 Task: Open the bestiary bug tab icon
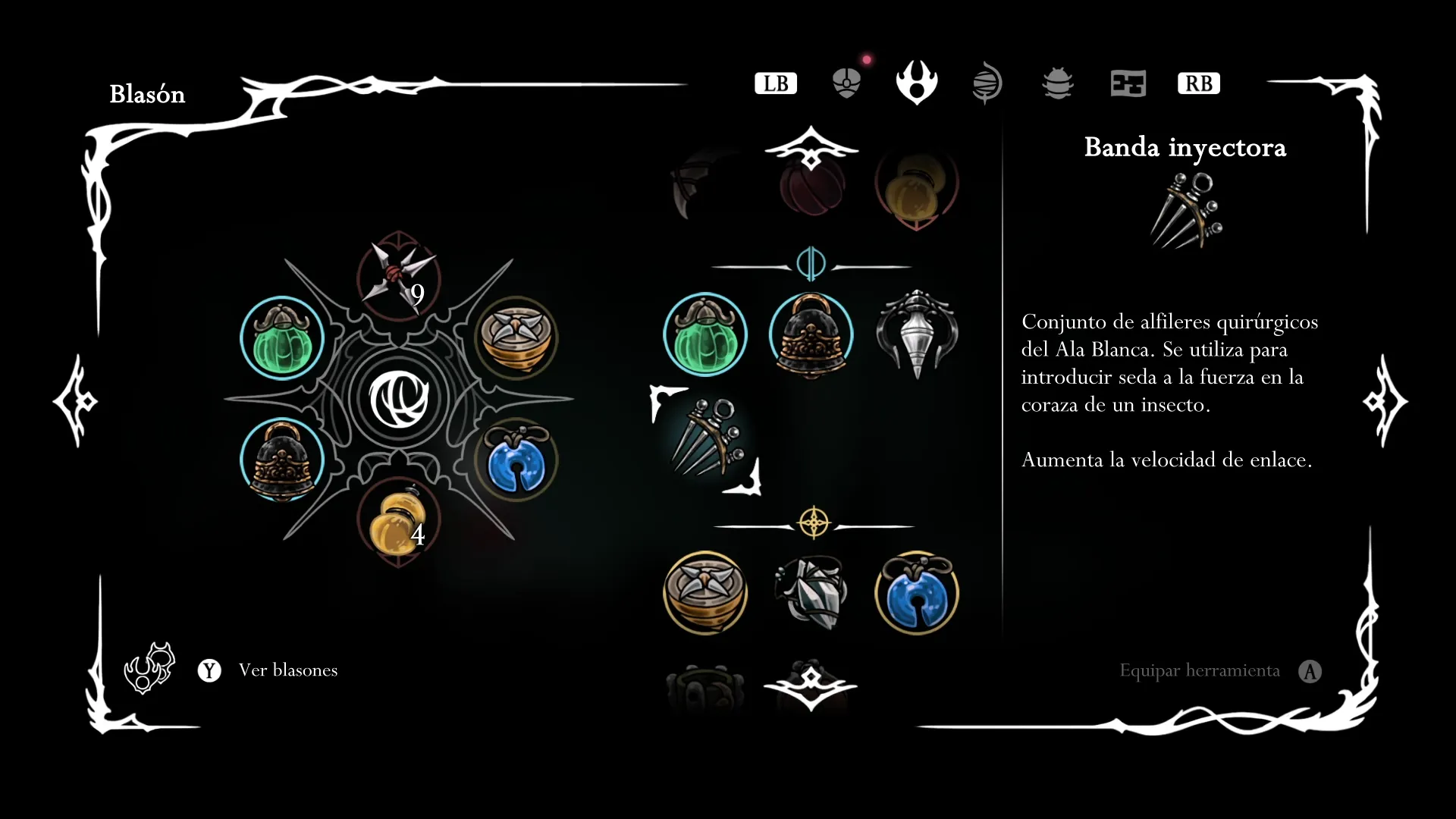tap(1058, 83)
